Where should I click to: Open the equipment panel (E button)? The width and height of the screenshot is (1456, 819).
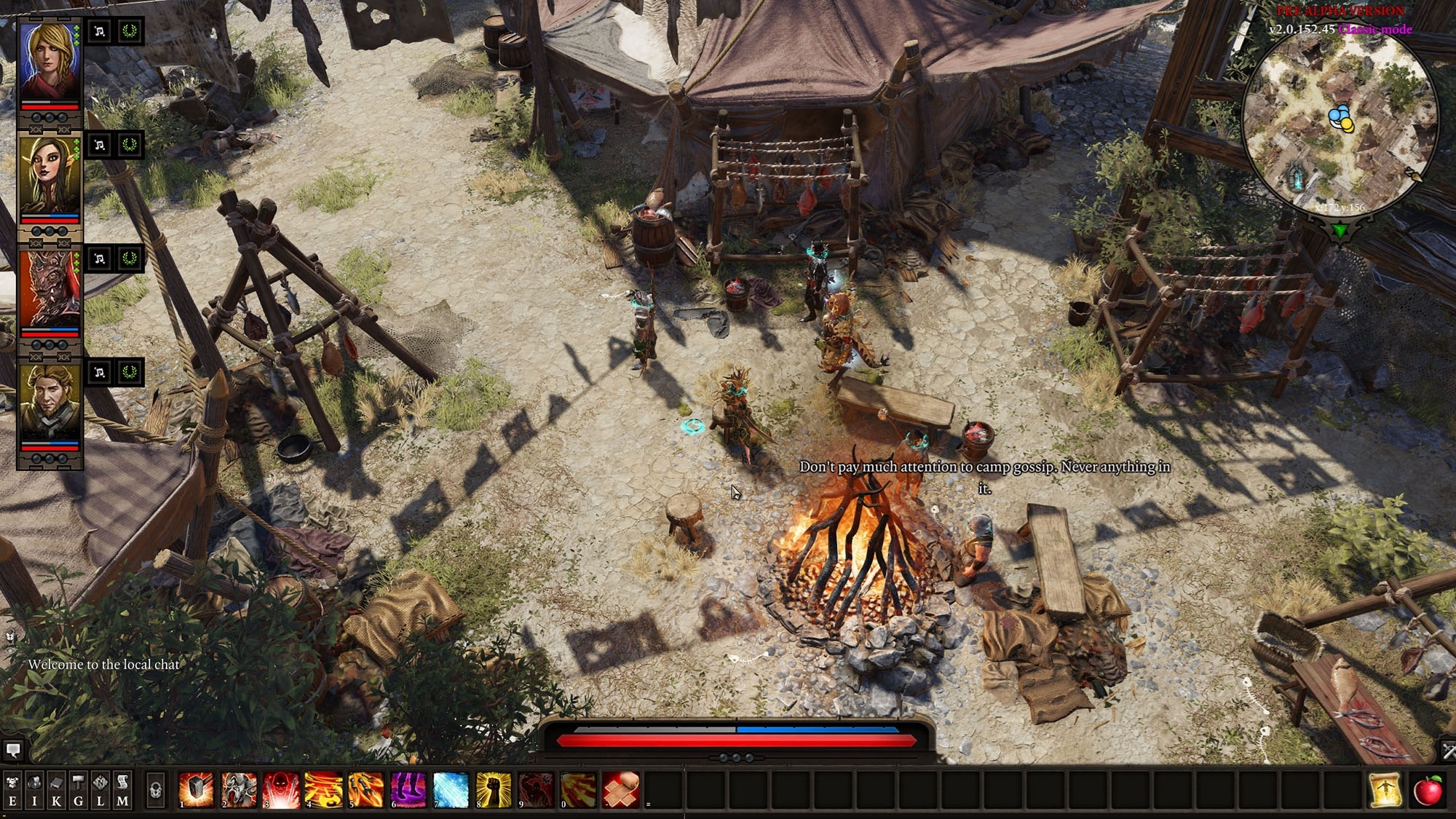pos(12,790)
